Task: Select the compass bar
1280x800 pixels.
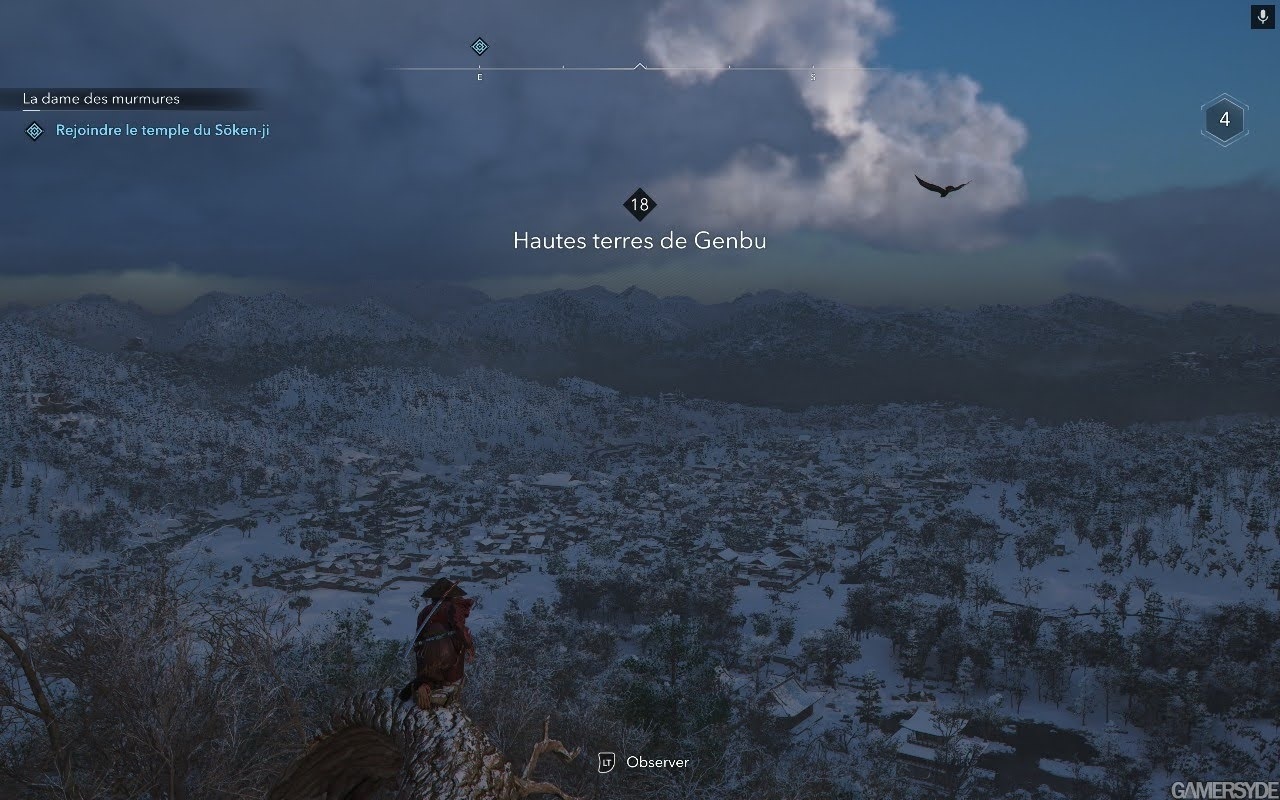Action: 640,69
